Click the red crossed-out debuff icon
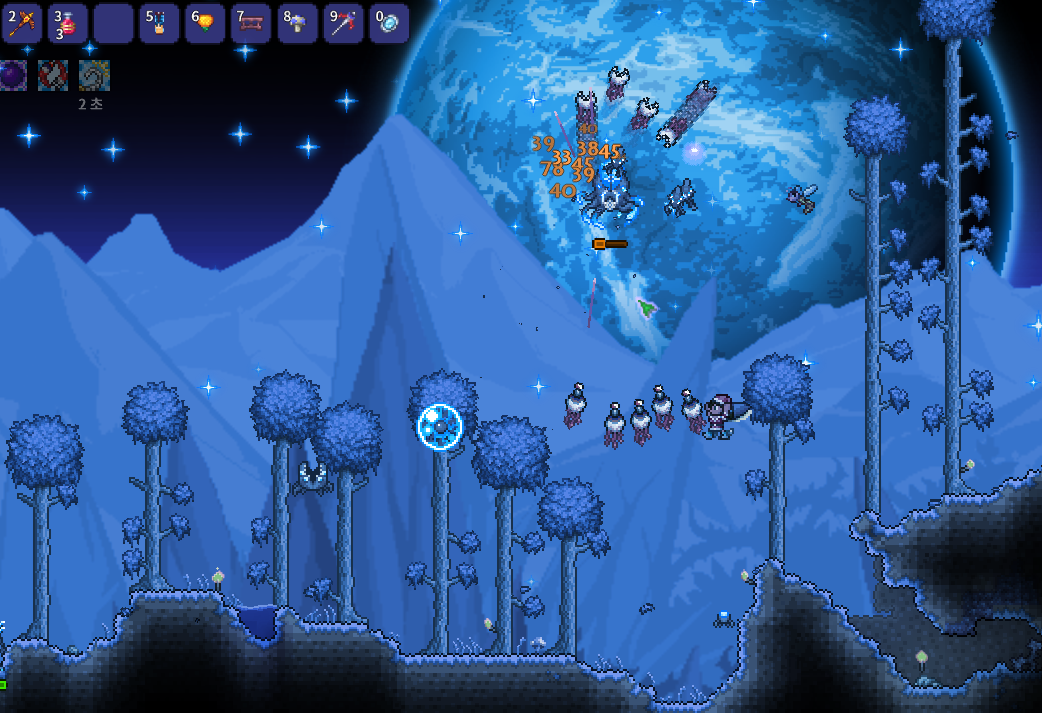The height and width of the screenshot is (713, 1042). (53, 75)
